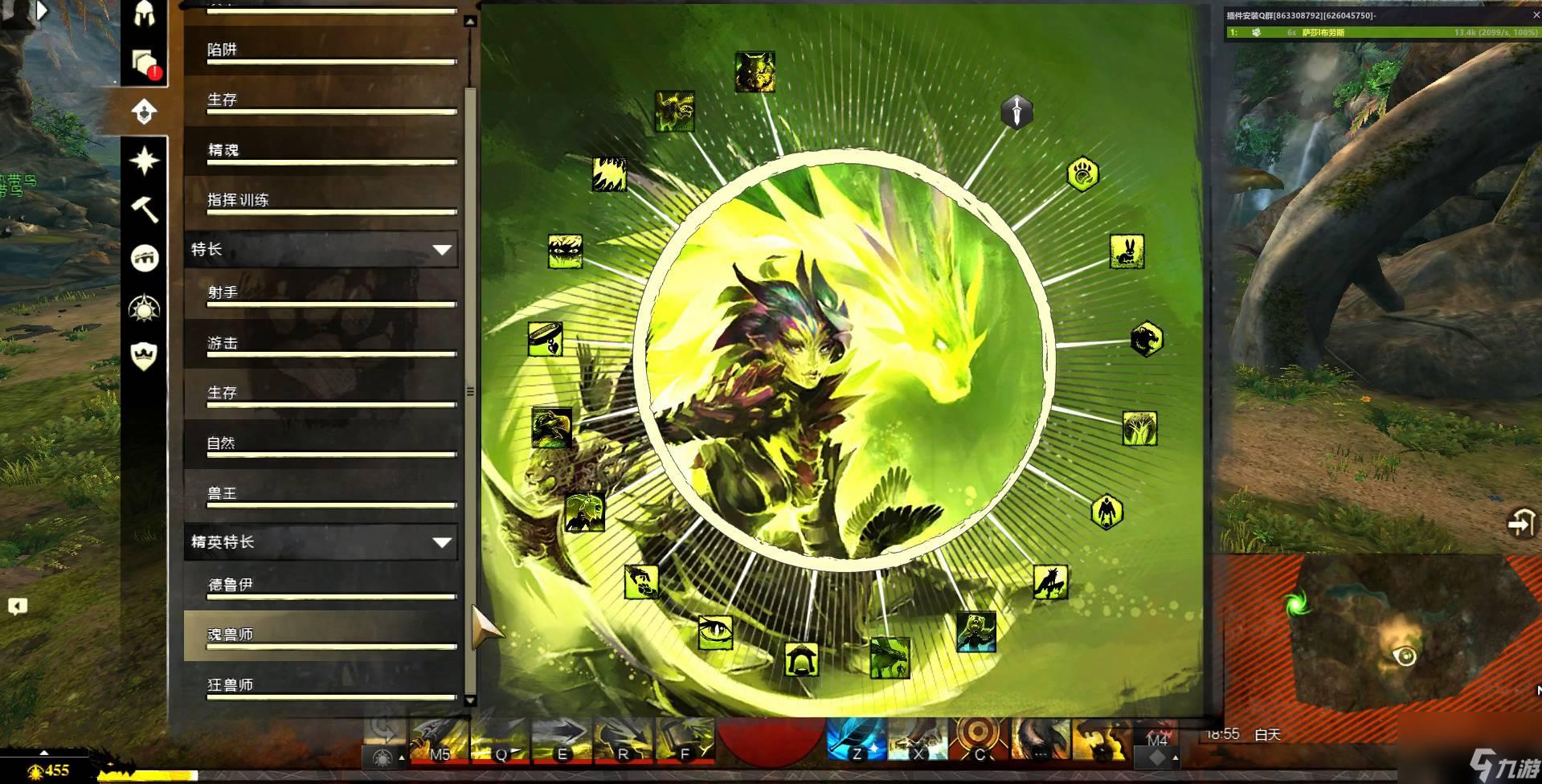1542x784 pixels.
Task: Select the paw print trait hexagon
Action: (x=1082, y=174)
